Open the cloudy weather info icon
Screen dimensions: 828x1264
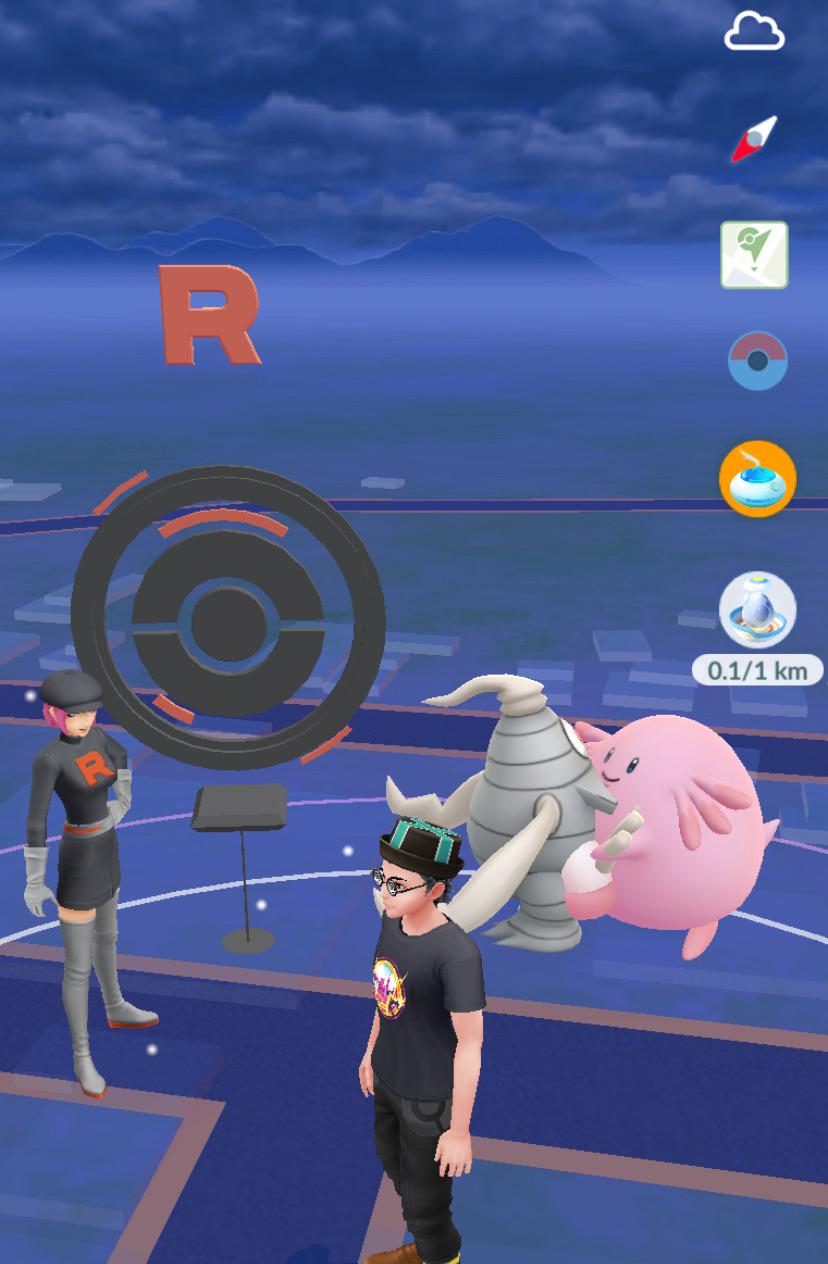click(x=754, y=33)
